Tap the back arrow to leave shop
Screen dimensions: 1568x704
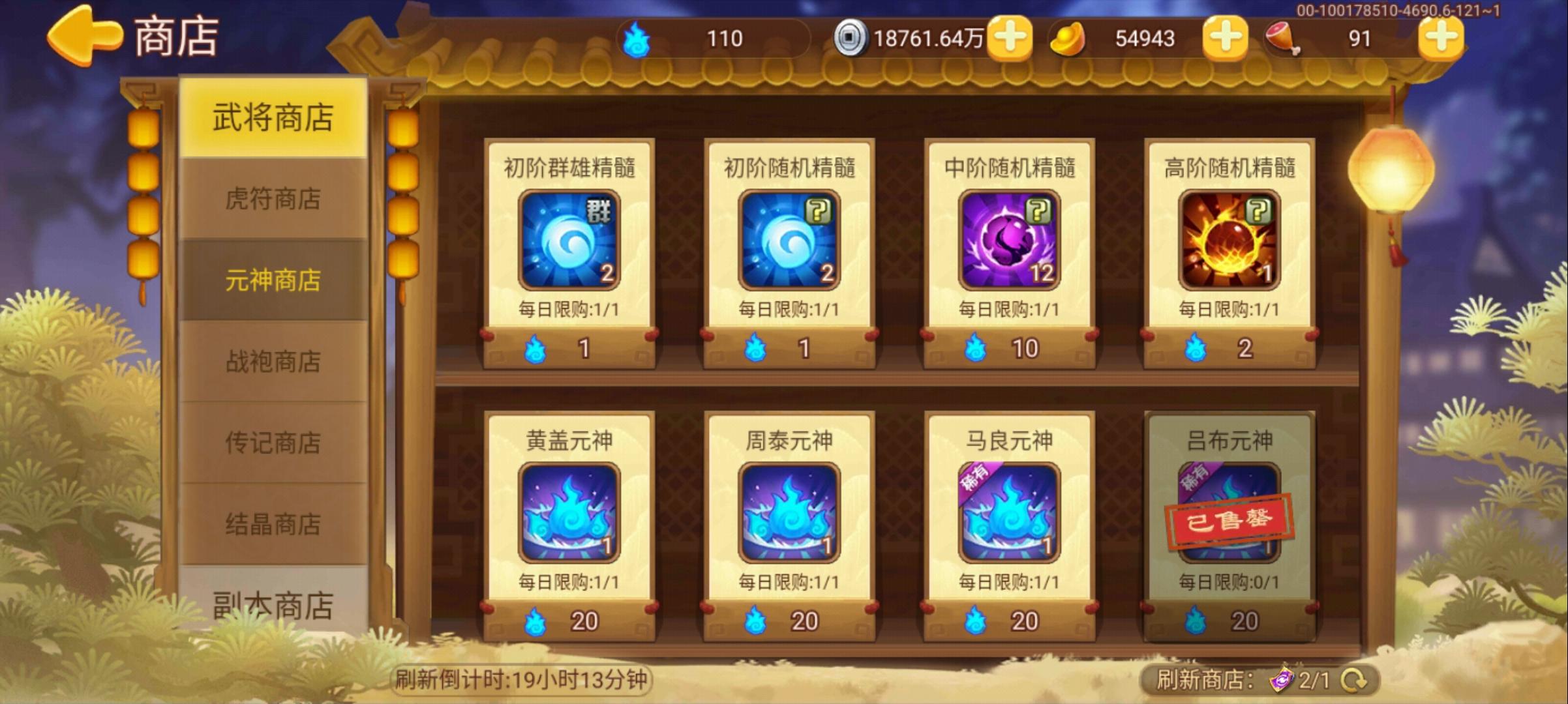coord(85,36)
